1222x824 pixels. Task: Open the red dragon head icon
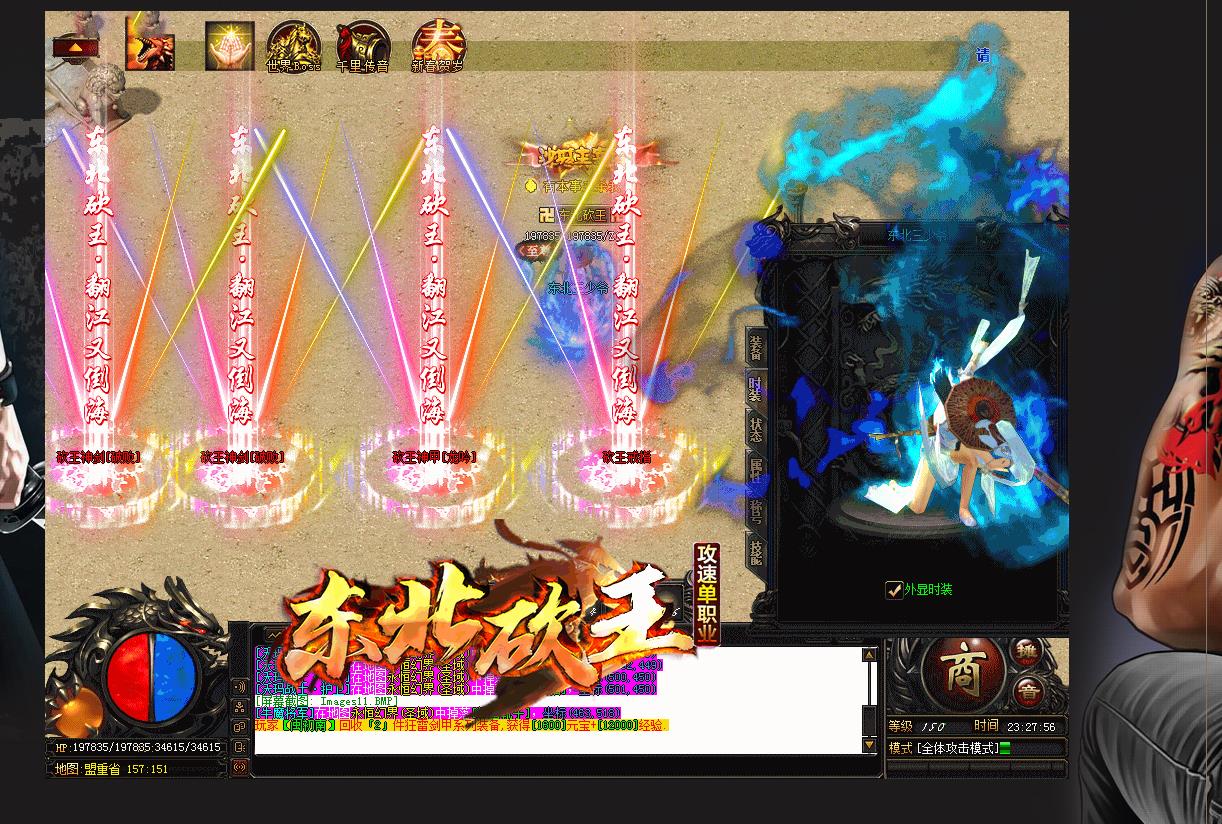150,47
